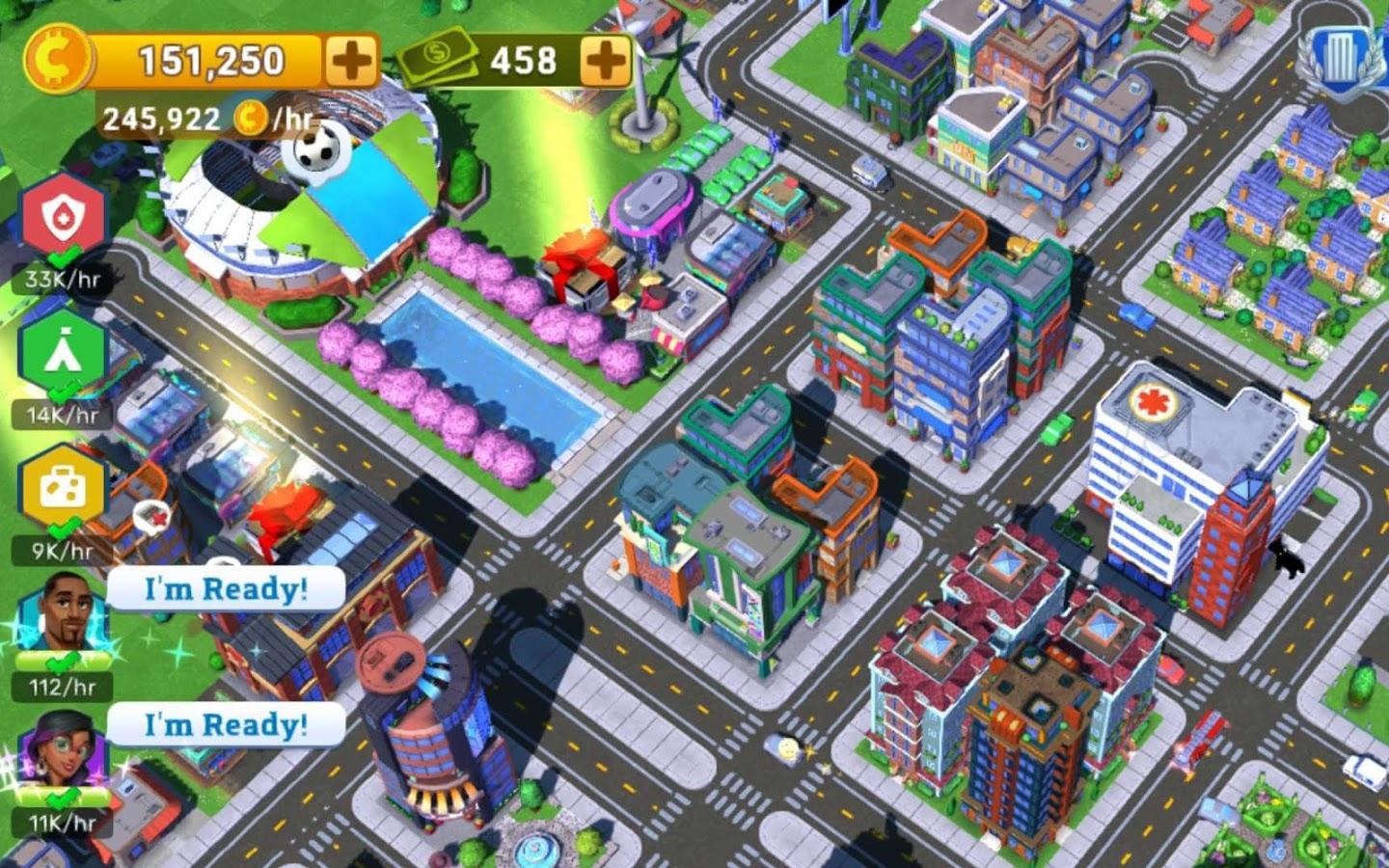Select the green tent hexagon icon
This screenshot has height=868, width=1389.
tap(64, 353)
